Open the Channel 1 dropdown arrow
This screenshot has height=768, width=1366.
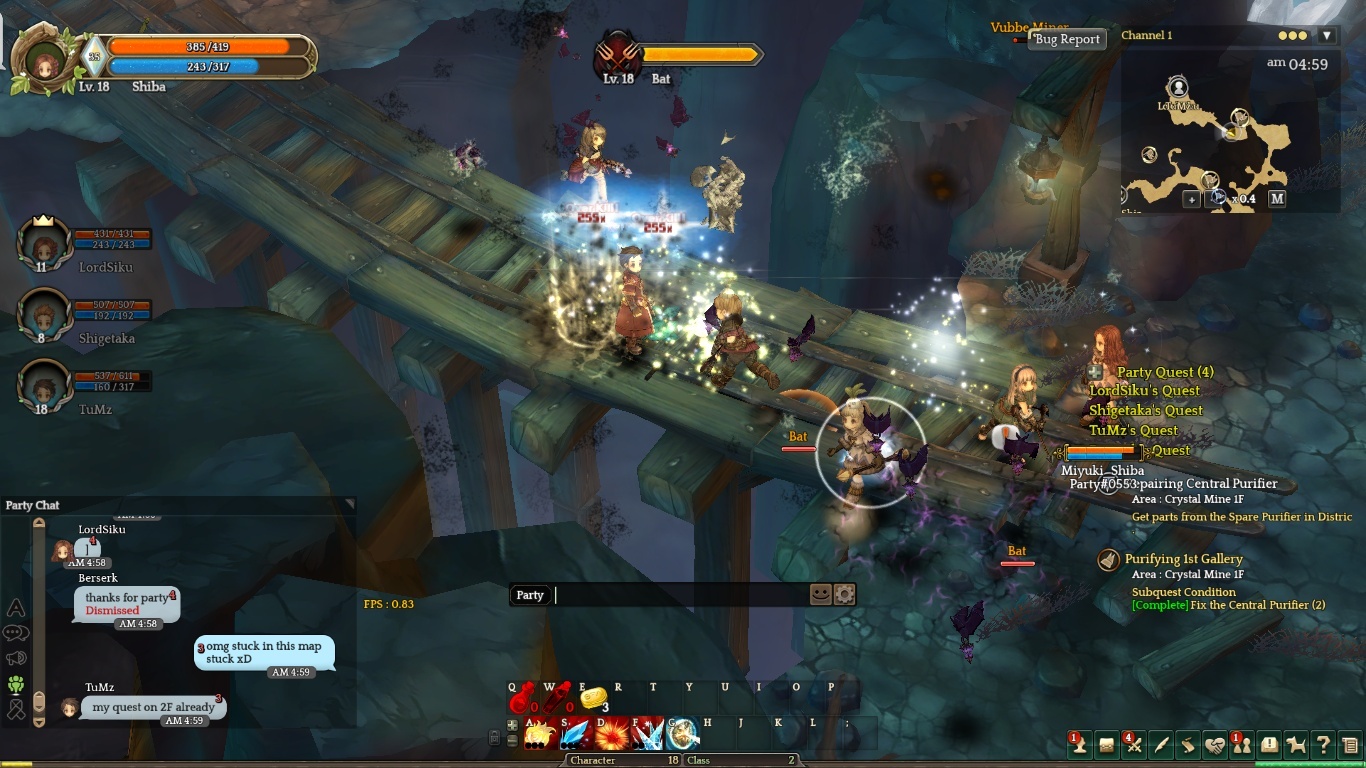coord(1327,35)
